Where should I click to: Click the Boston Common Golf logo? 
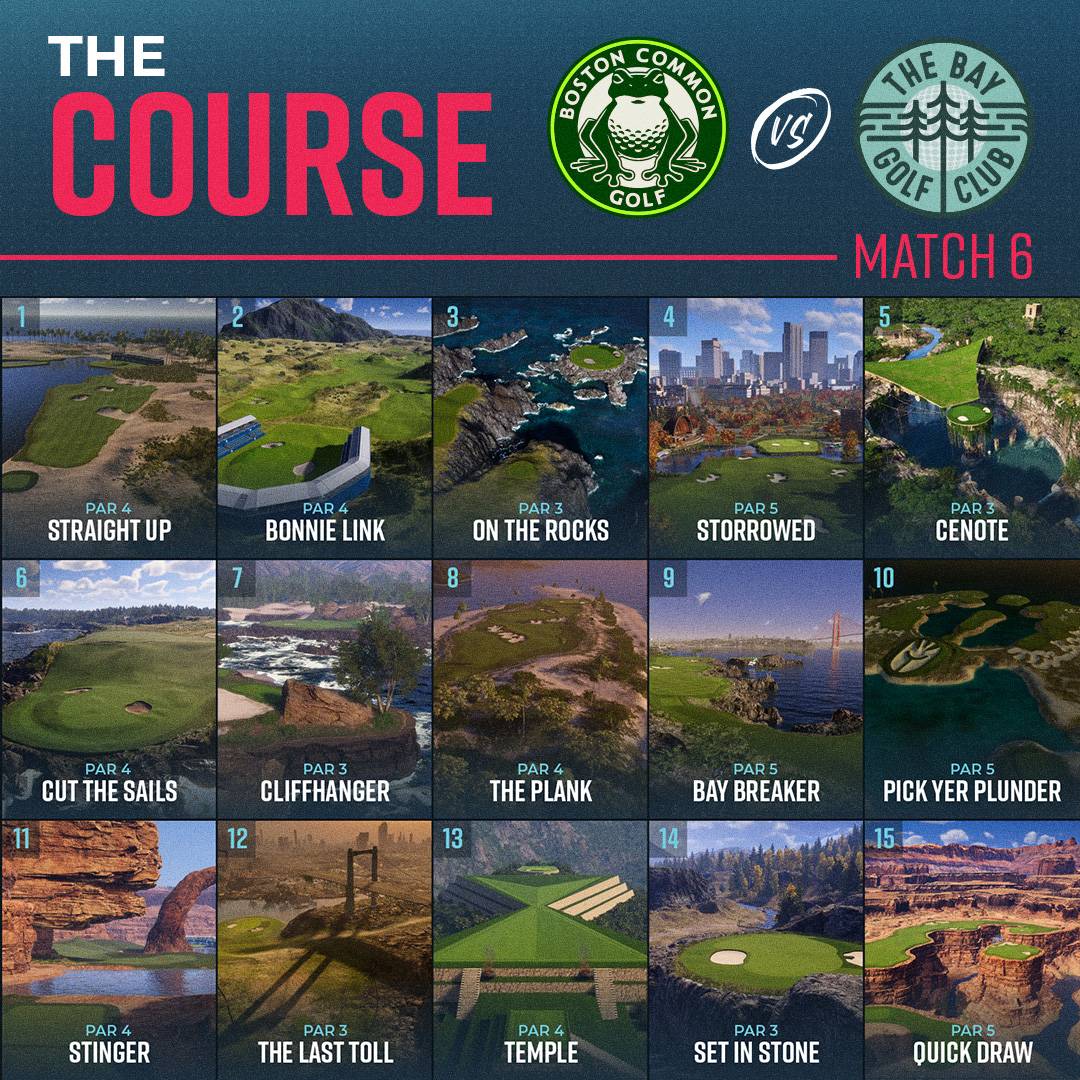tap(641, 128)
